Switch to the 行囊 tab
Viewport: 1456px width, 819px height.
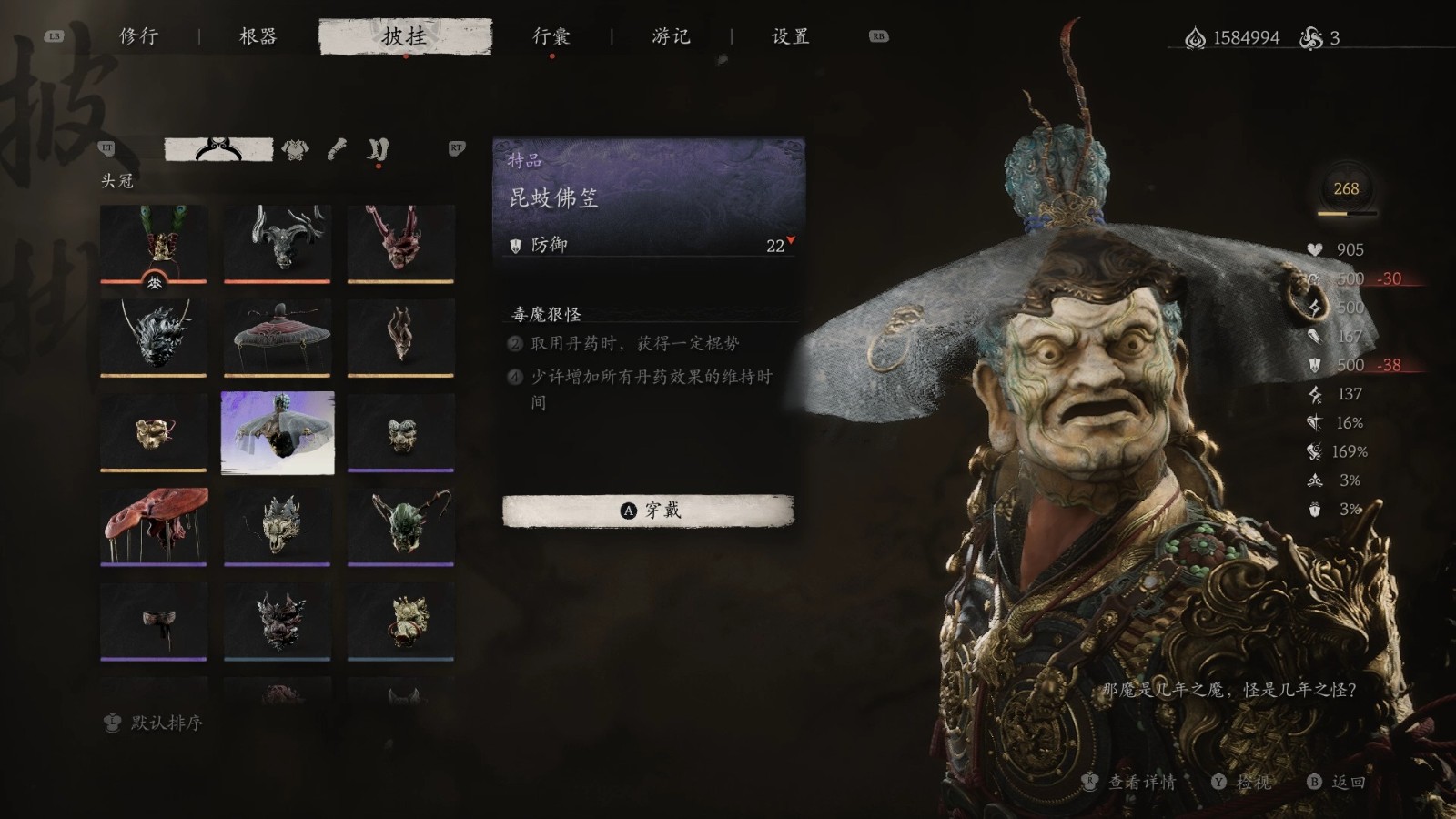[554, 36]
